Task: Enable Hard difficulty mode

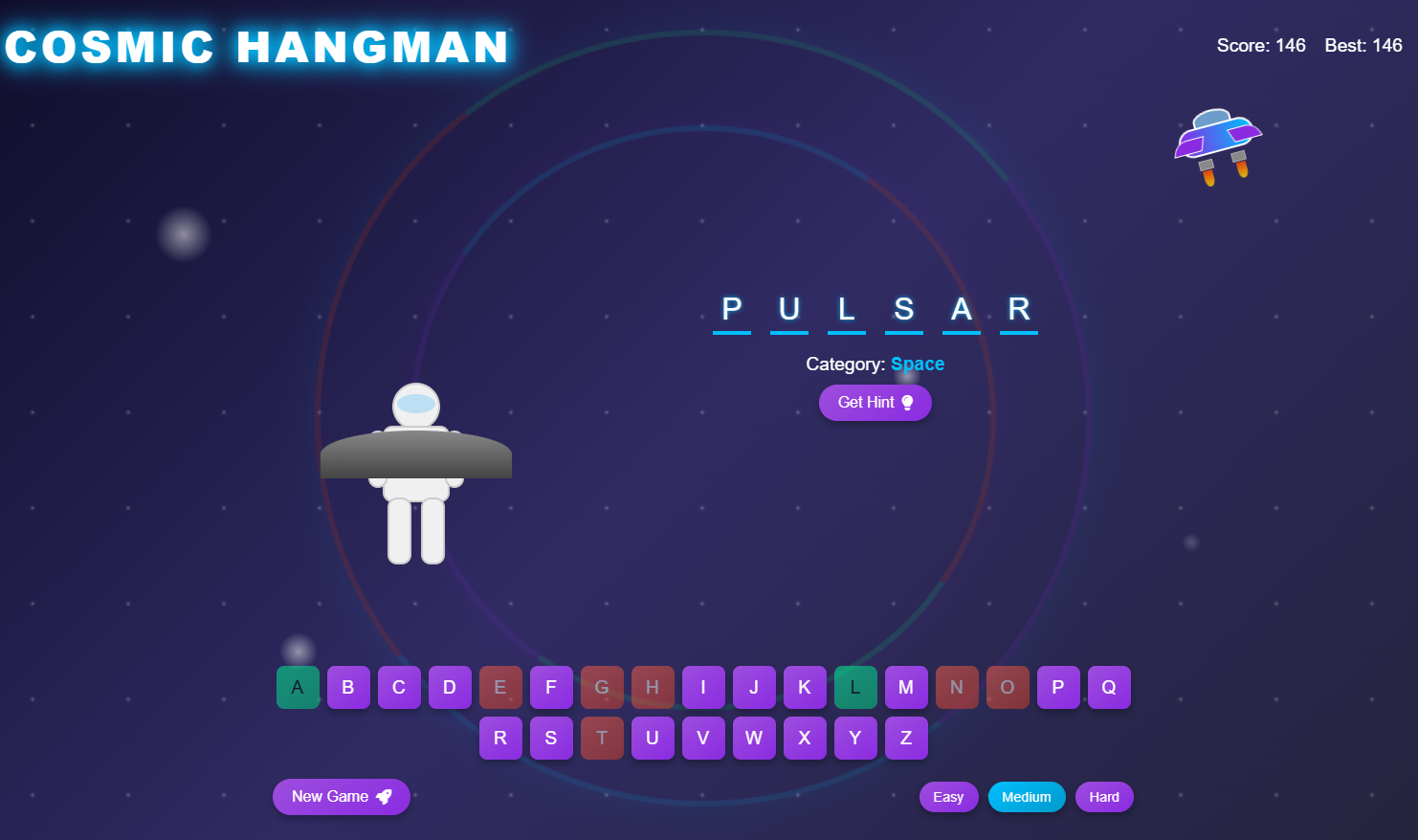Action: tap(1103, 796)
